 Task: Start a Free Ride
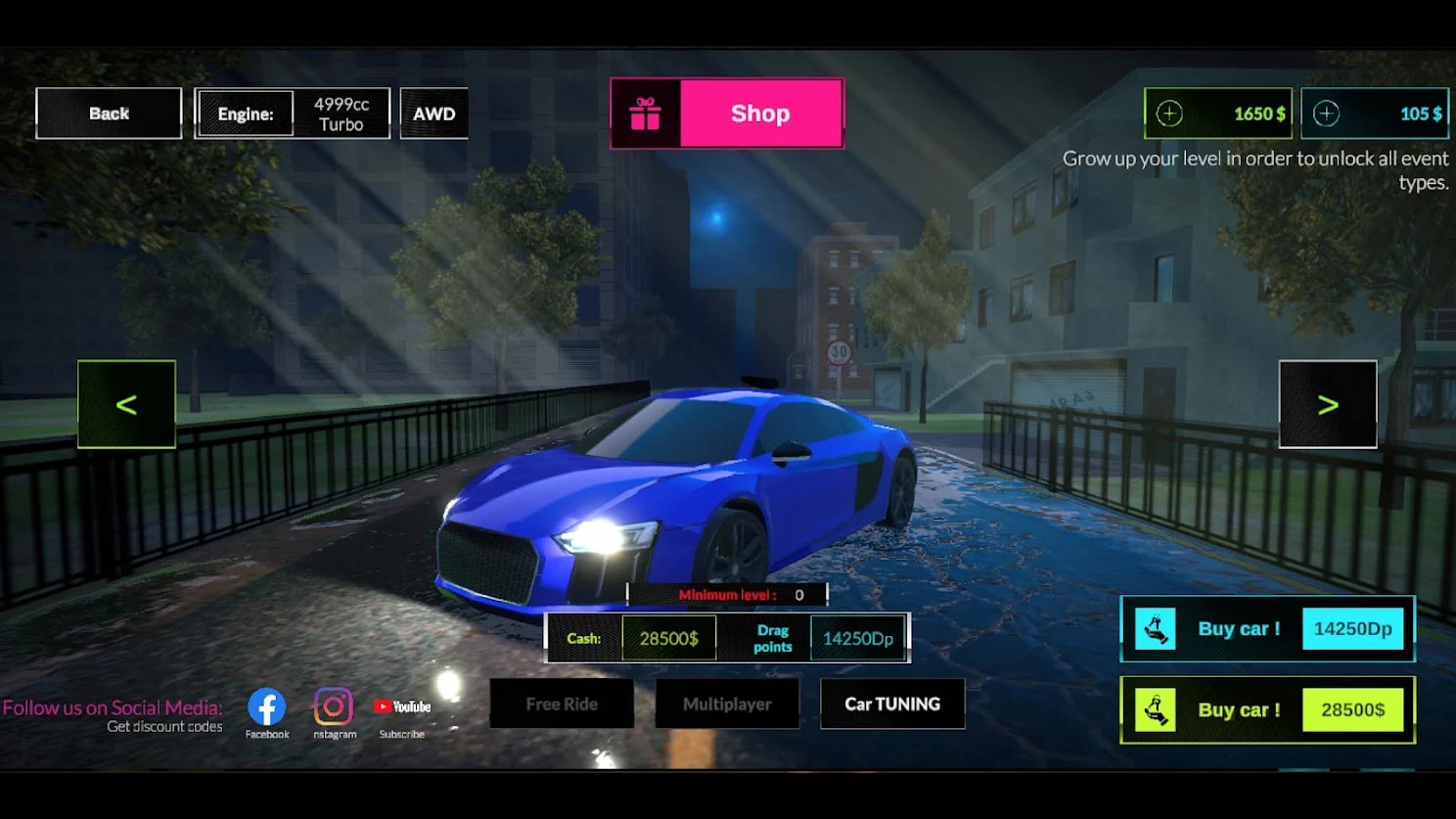(x=562, y=704)
